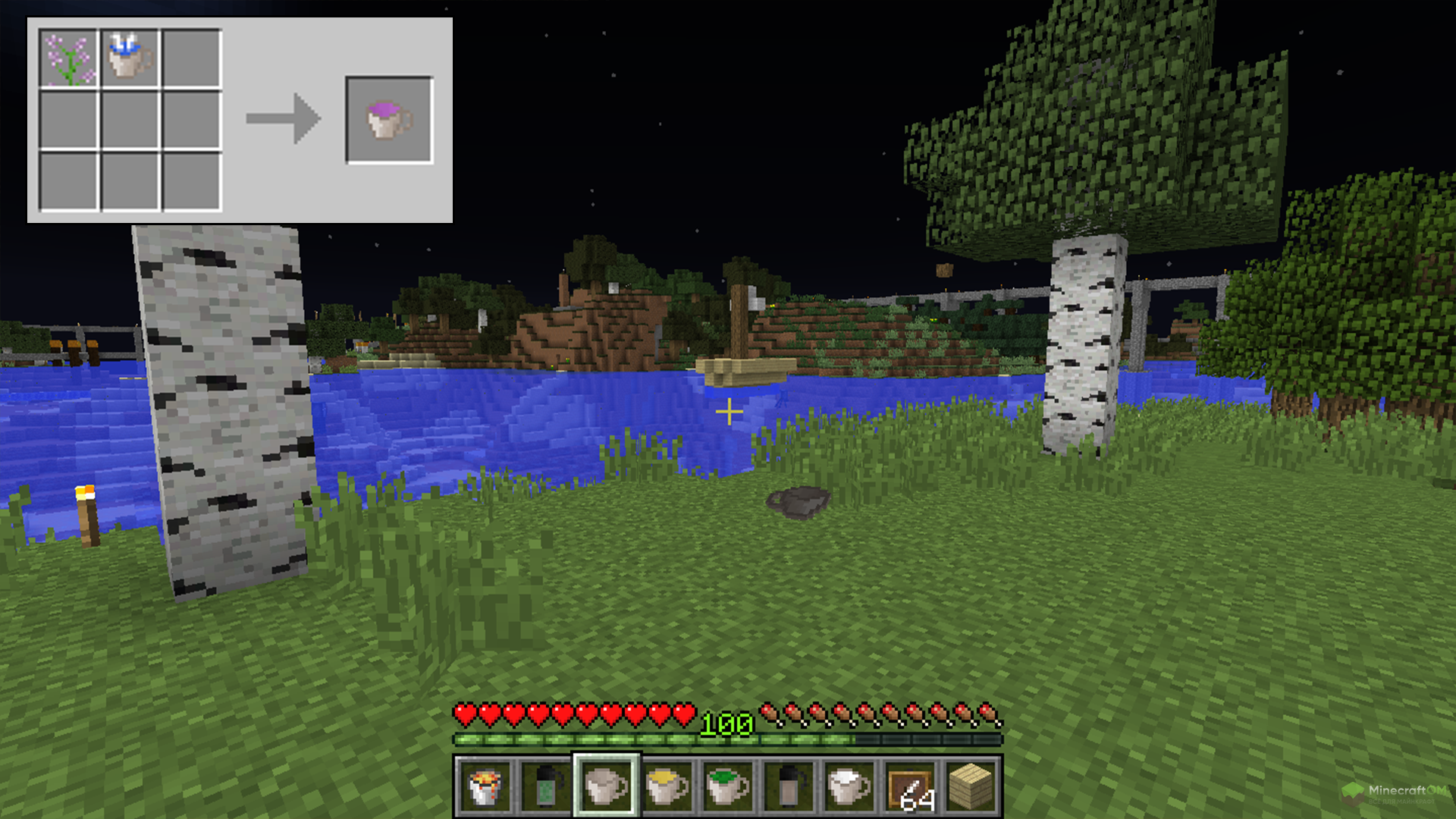Select the highlighted empty cup slot
The height and width of the screenshot is (819, 1456).
607,786
